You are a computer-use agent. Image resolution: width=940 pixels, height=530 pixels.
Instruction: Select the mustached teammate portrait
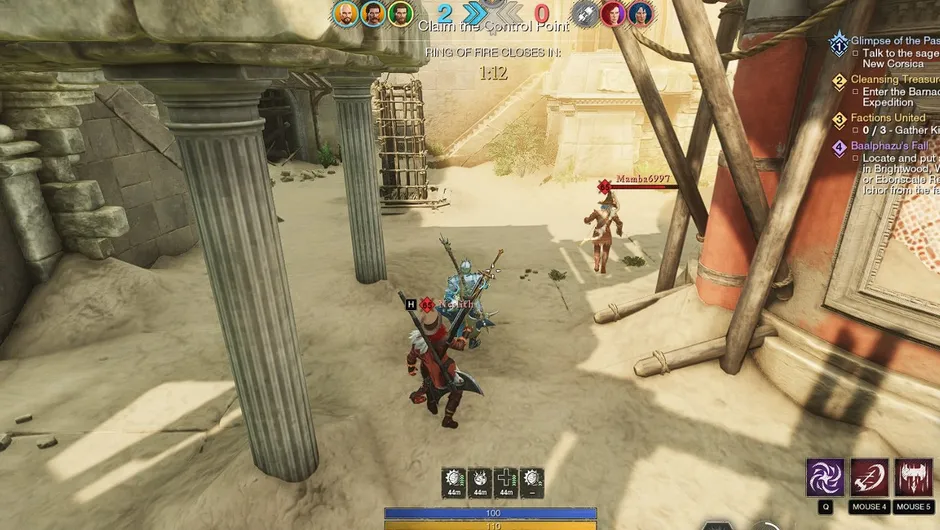coord(373,14)
